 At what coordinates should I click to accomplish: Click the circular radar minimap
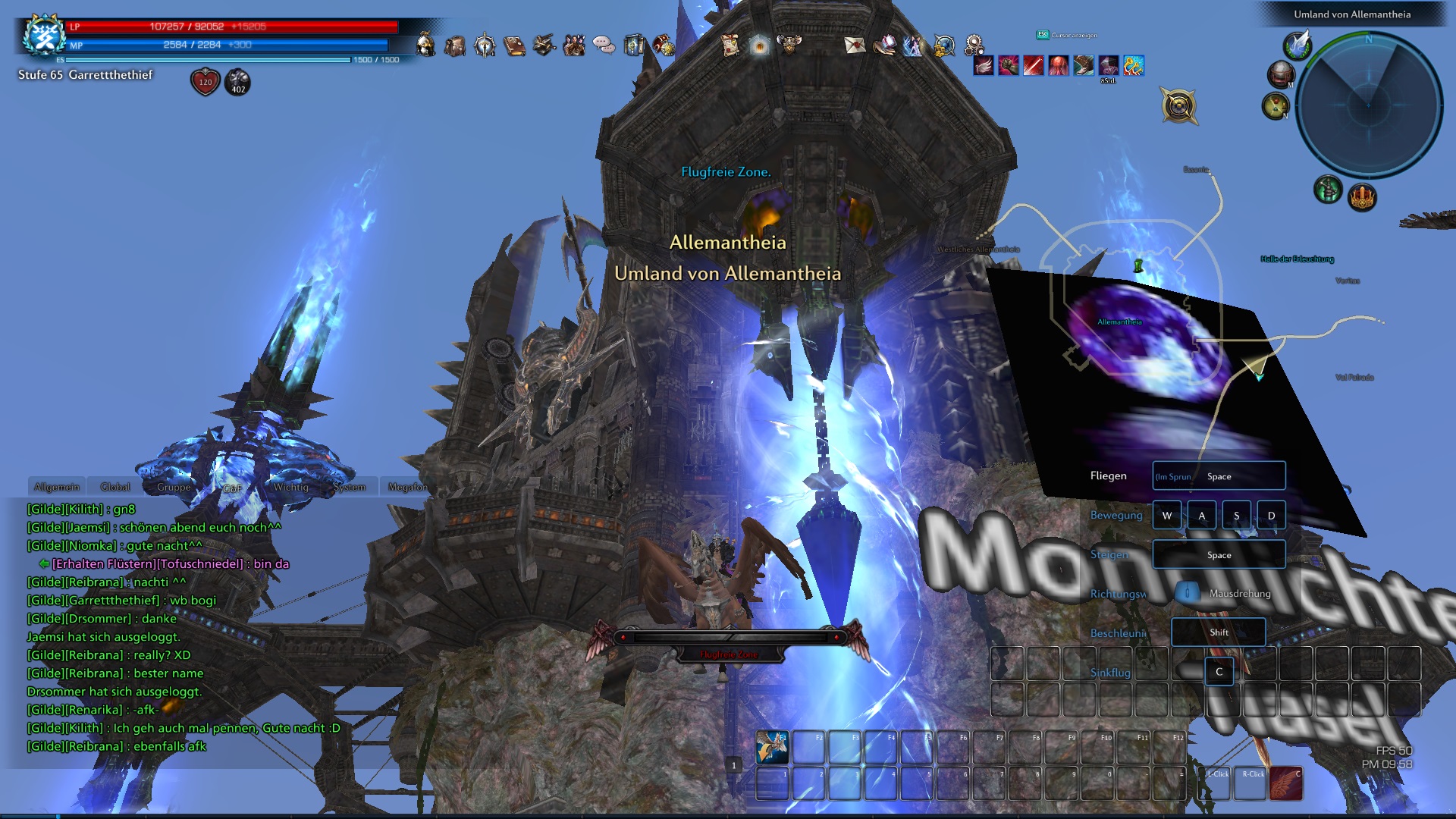point(1369,104)
